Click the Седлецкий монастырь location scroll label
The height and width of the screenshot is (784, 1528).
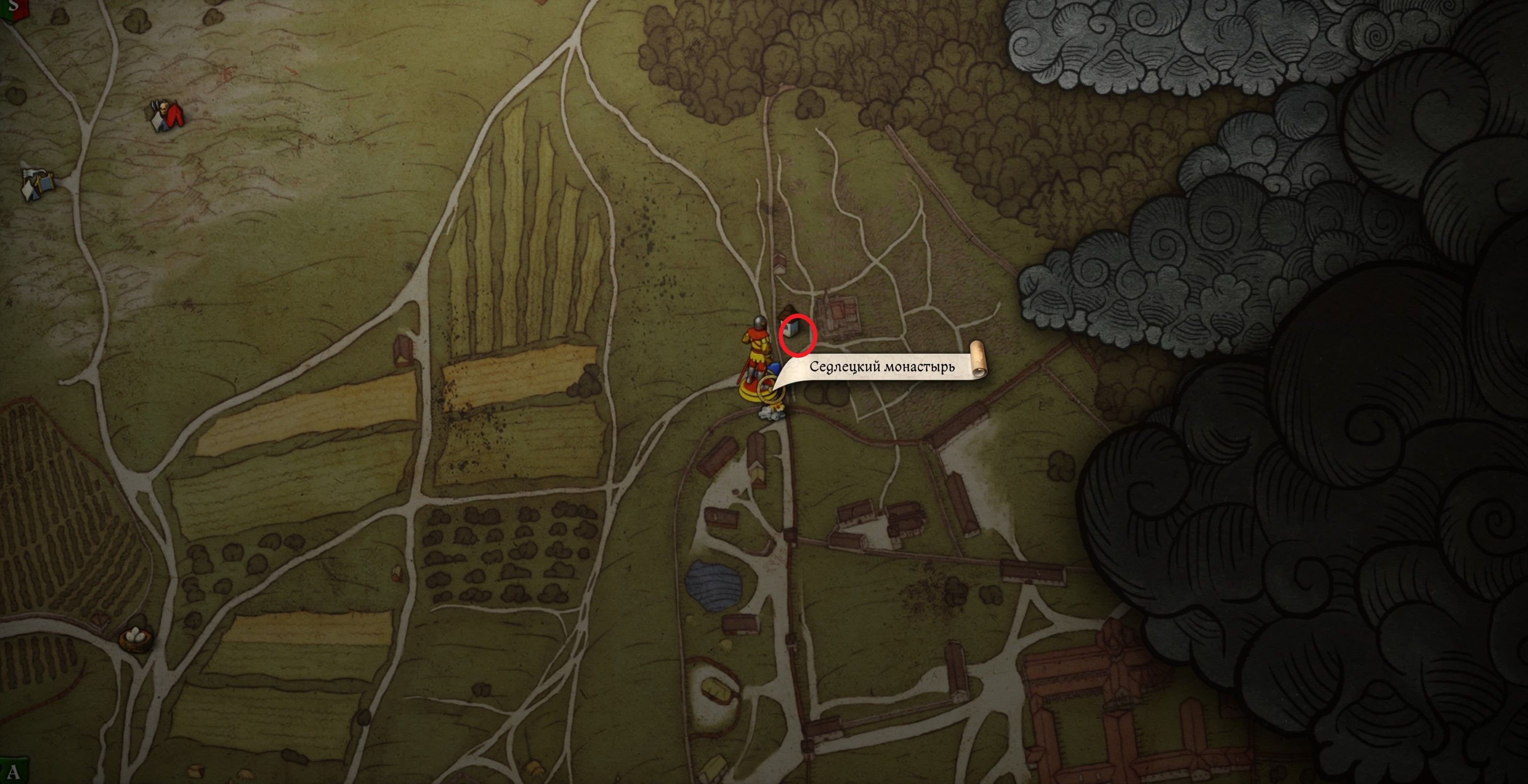click(x=882, y=367)
